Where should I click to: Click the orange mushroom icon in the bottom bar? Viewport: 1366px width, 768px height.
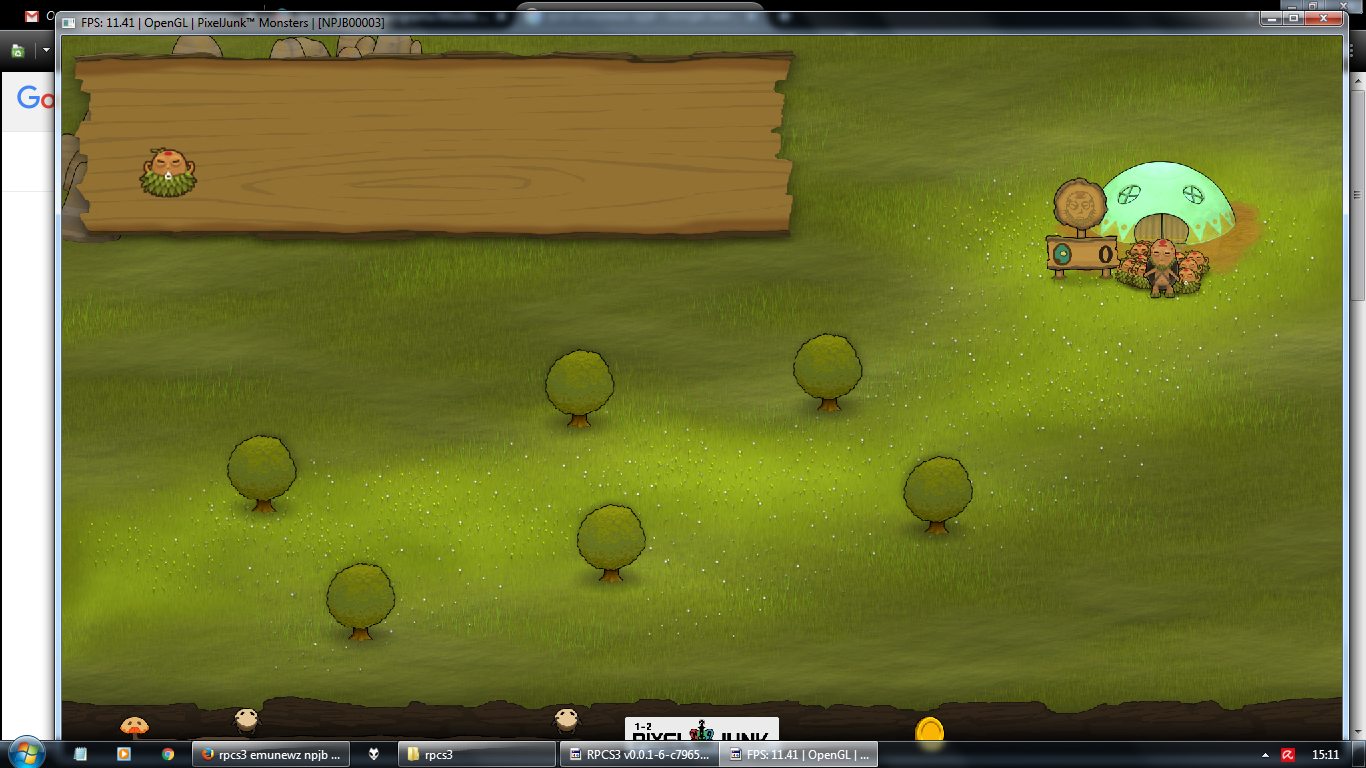134,726
